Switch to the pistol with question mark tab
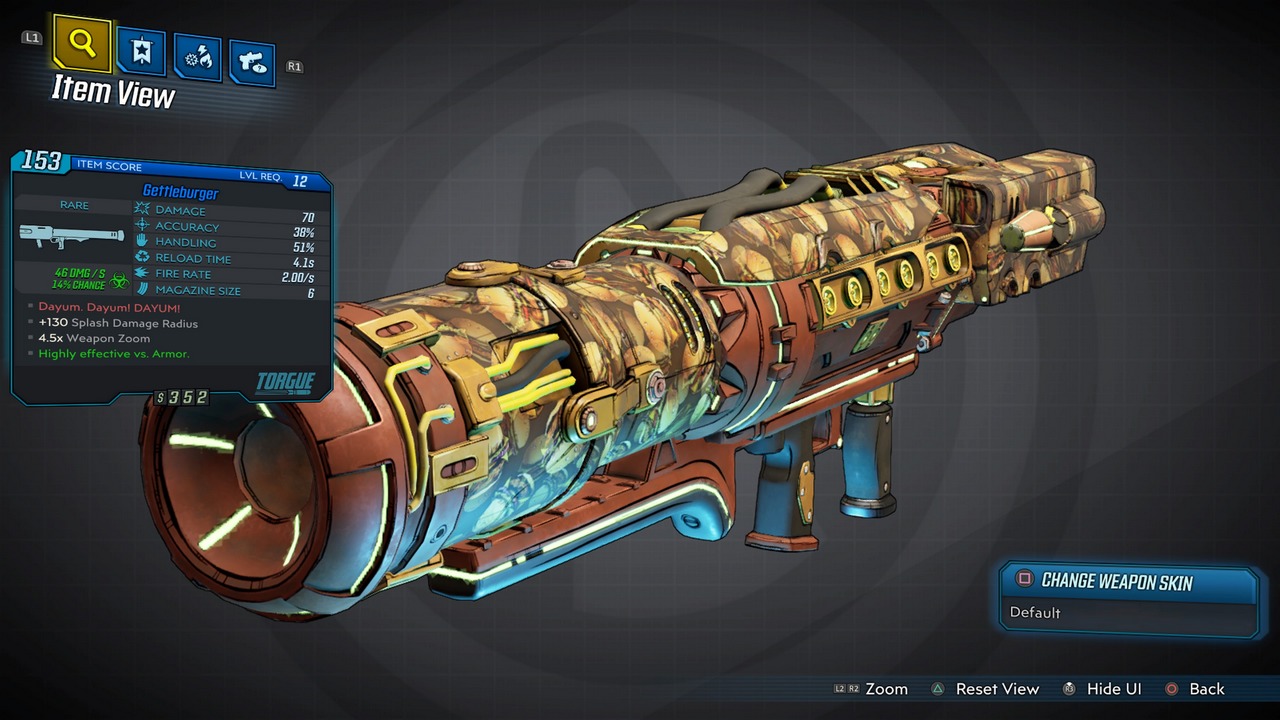The image size is (1280, 720). pyautogui.click(x=252, y=64)
